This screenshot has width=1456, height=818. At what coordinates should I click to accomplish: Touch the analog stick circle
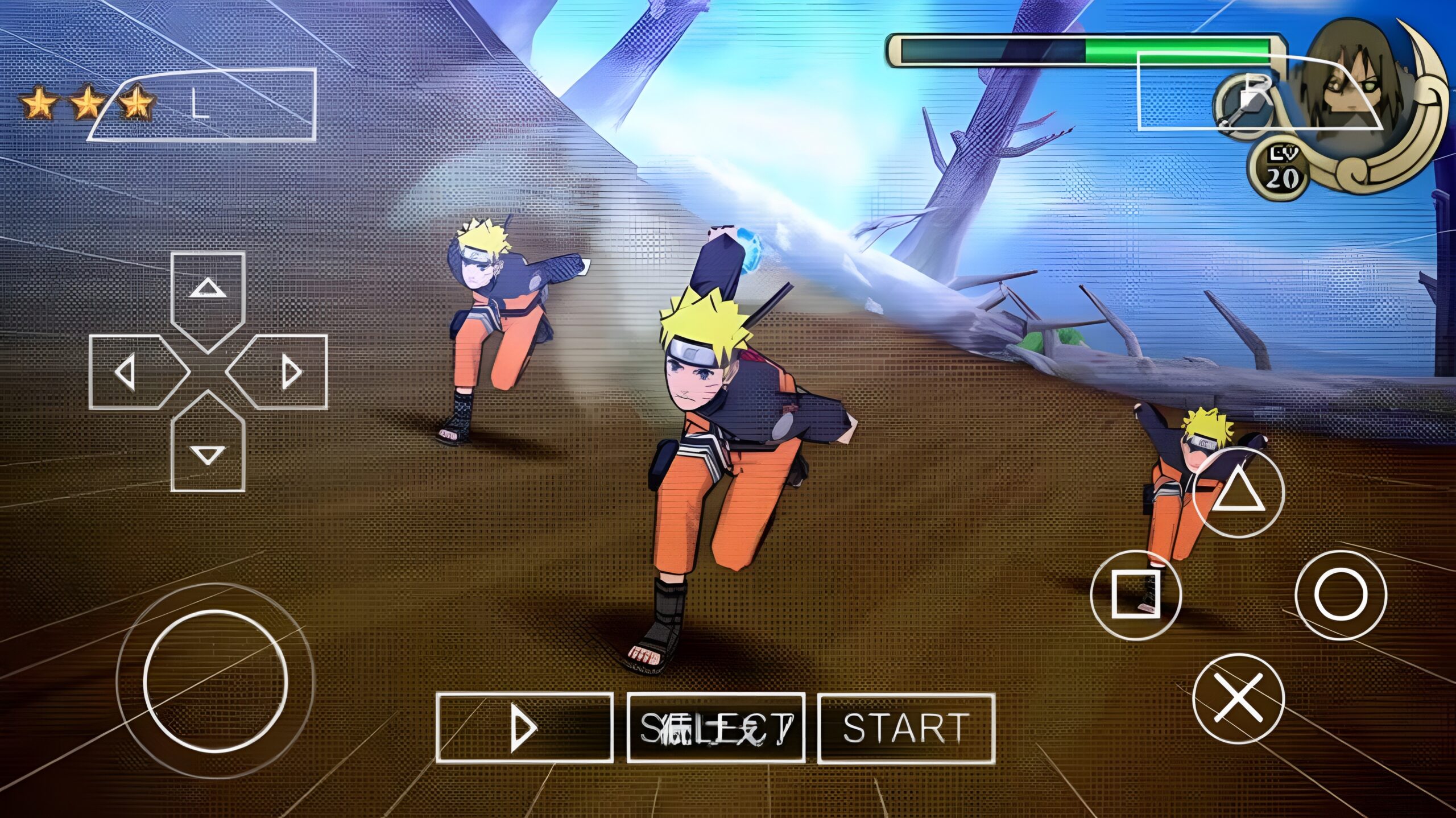(216, 681)
